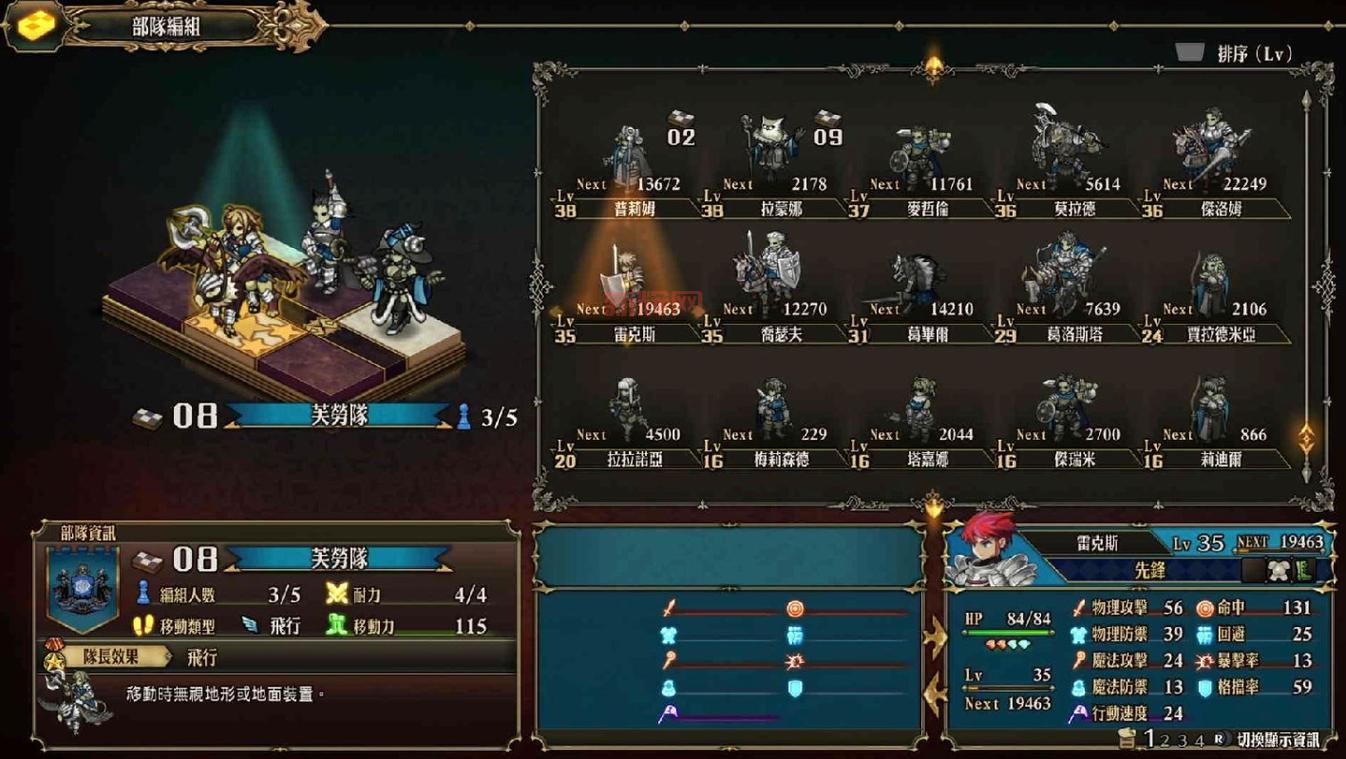The height and width of the screenshot is (759, 1346).
Task: Click the accuracy (命中) target icon
Action: (1205, 609)
